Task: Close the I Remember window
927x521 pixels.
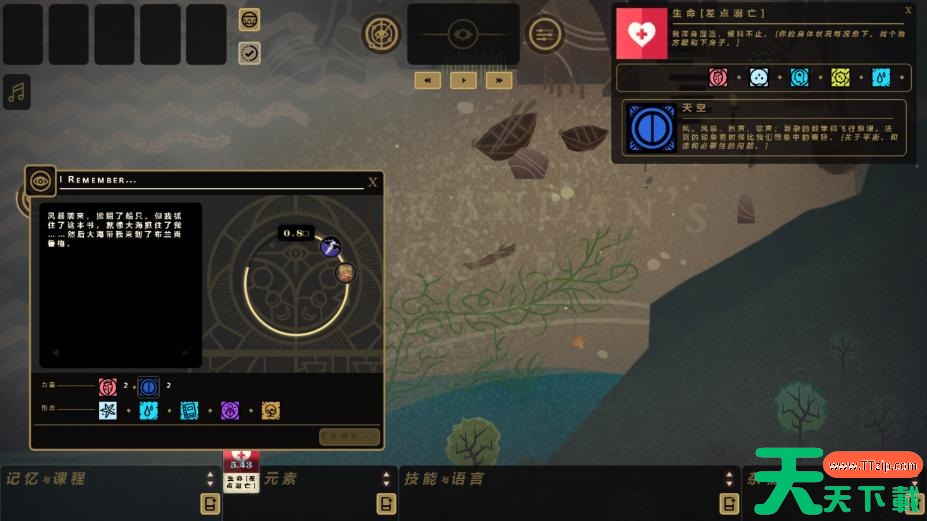Action: (x=373, y=182)
